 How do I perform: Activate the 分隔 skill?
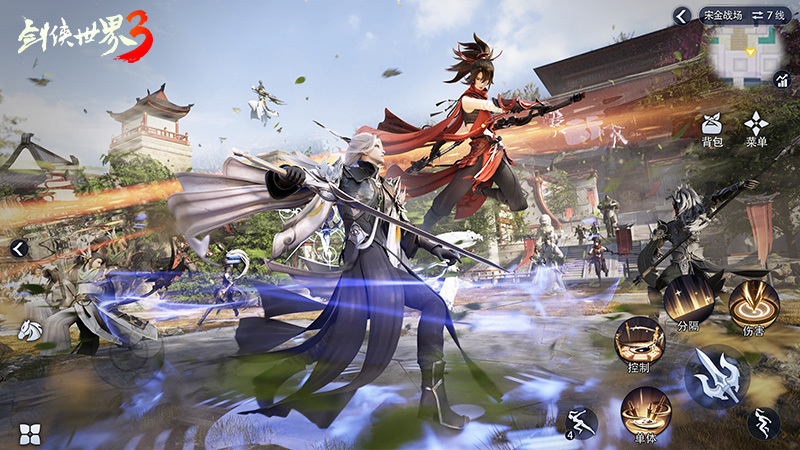(689, 299)
